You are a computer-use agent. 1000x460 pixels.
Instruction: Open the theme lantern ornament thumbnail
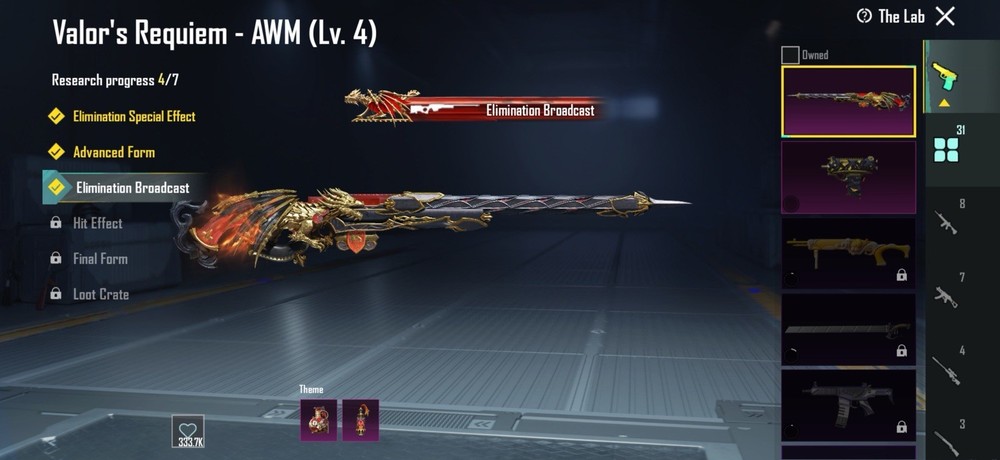click(361, 420)
